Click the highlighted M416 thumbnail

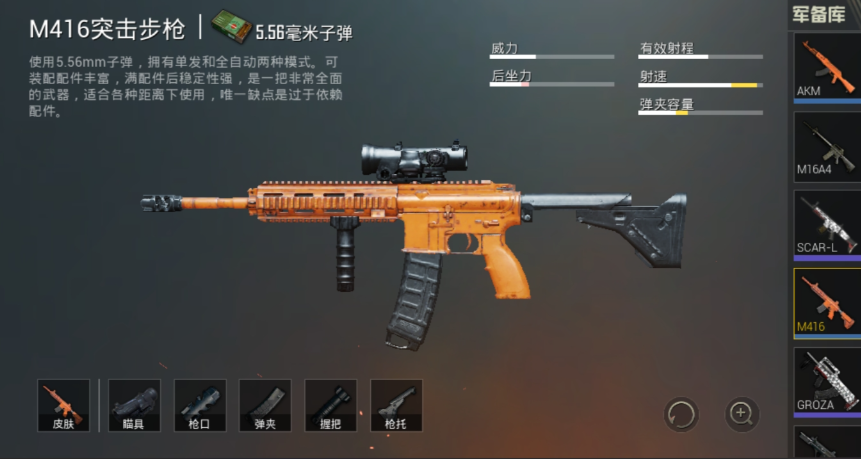point(827,301)
